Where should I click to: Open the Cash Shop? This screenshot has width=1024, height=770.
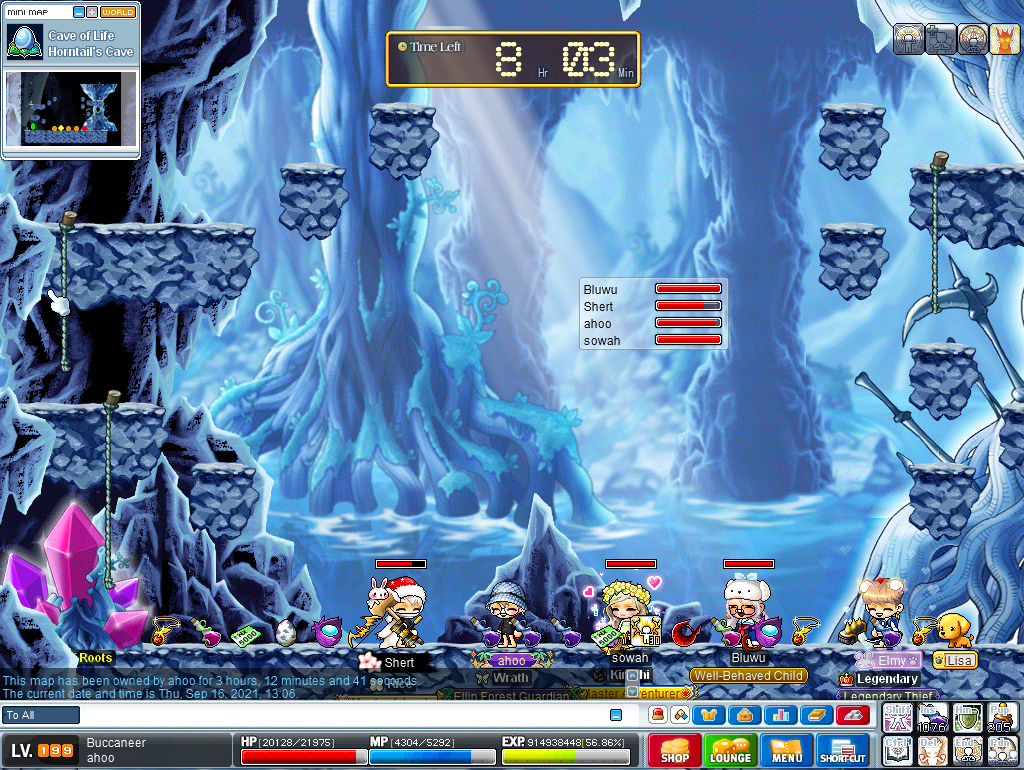pos(675,750)
